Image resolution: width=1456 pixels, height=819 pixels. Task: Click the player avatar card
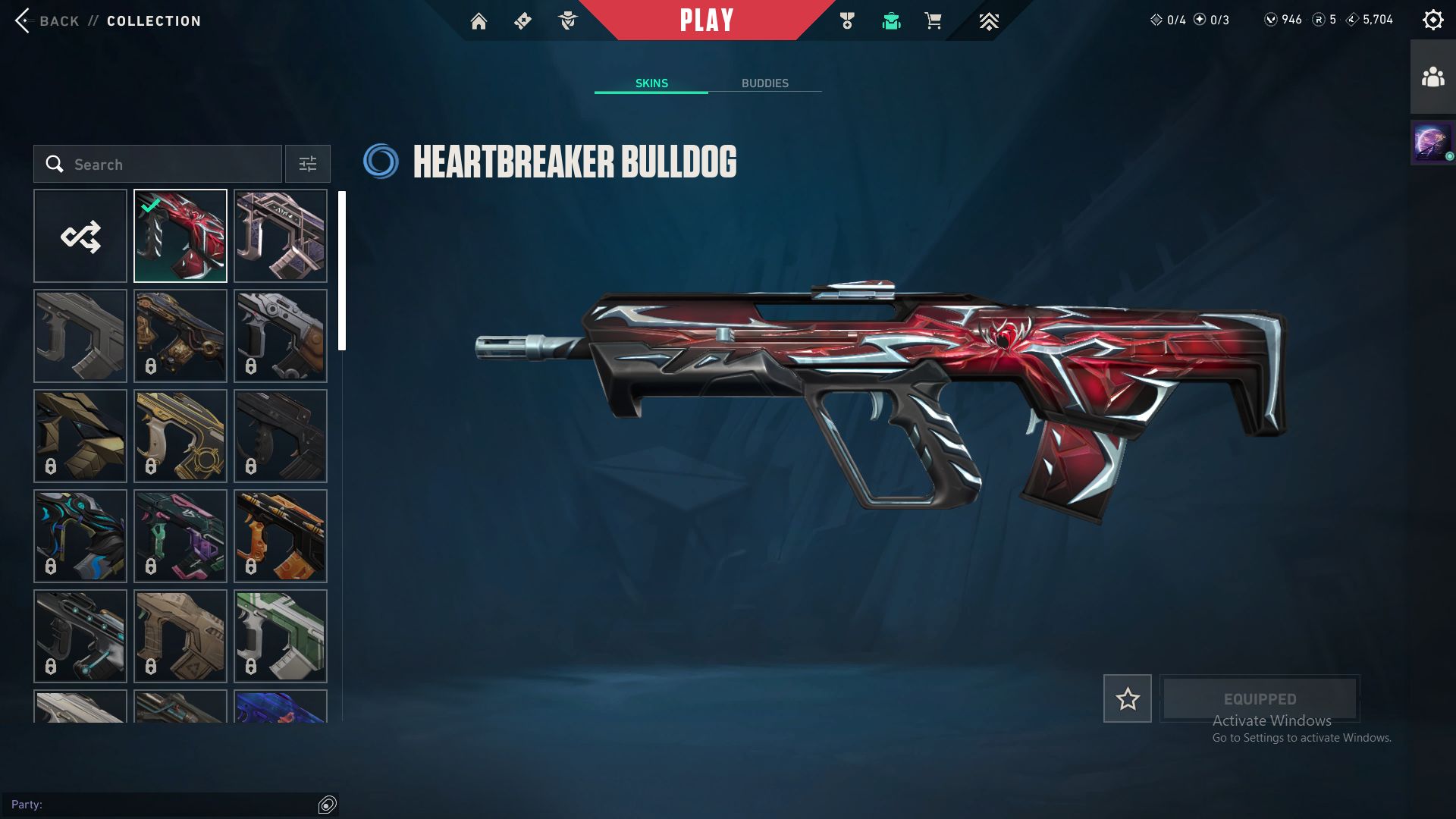[1432, 143]
